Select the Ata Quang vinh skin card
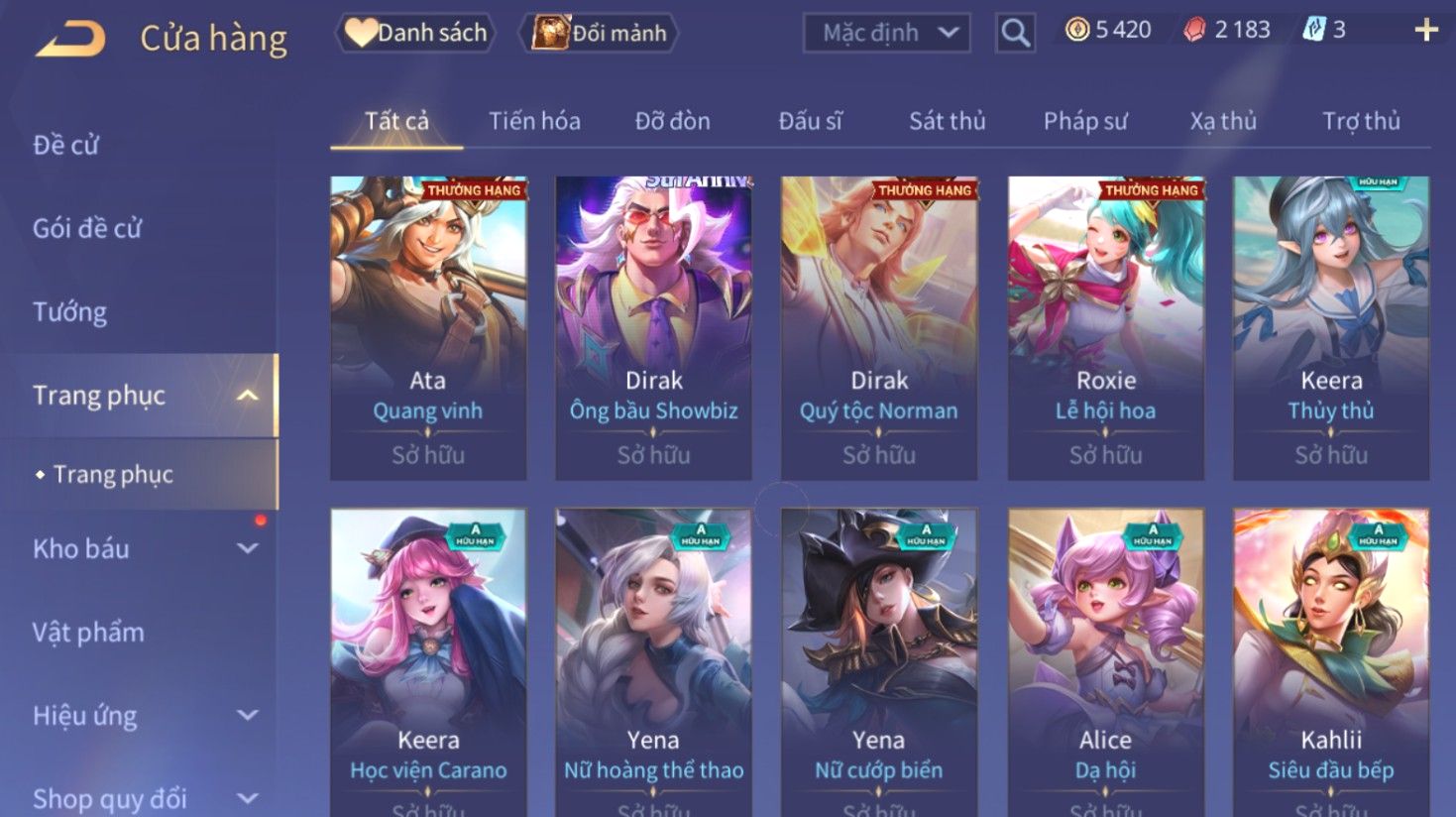Viewport: 1456px width, 817px height. click(x=428, y=327)
